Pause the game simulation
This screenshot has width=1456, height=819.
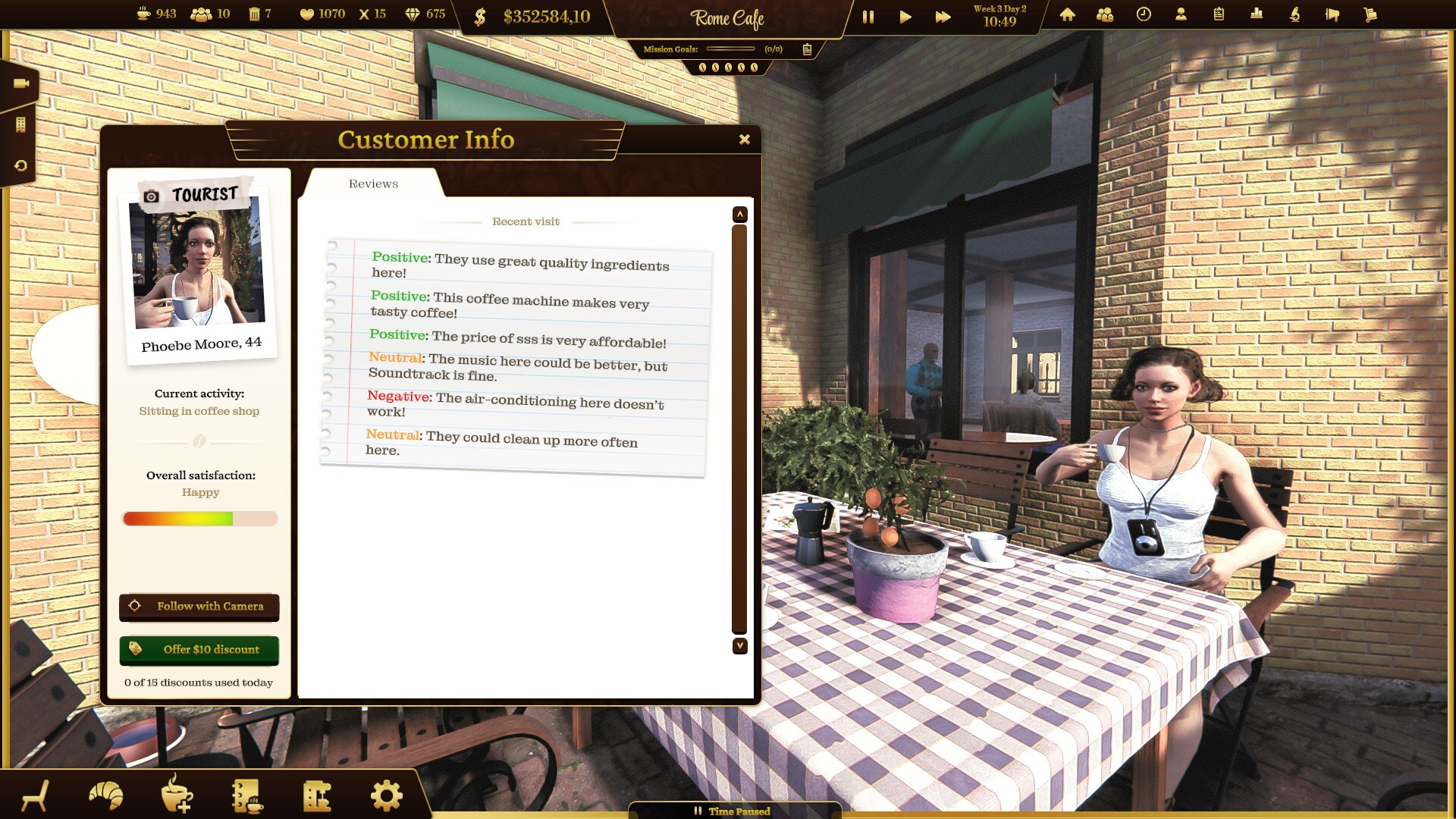point(869,15)
